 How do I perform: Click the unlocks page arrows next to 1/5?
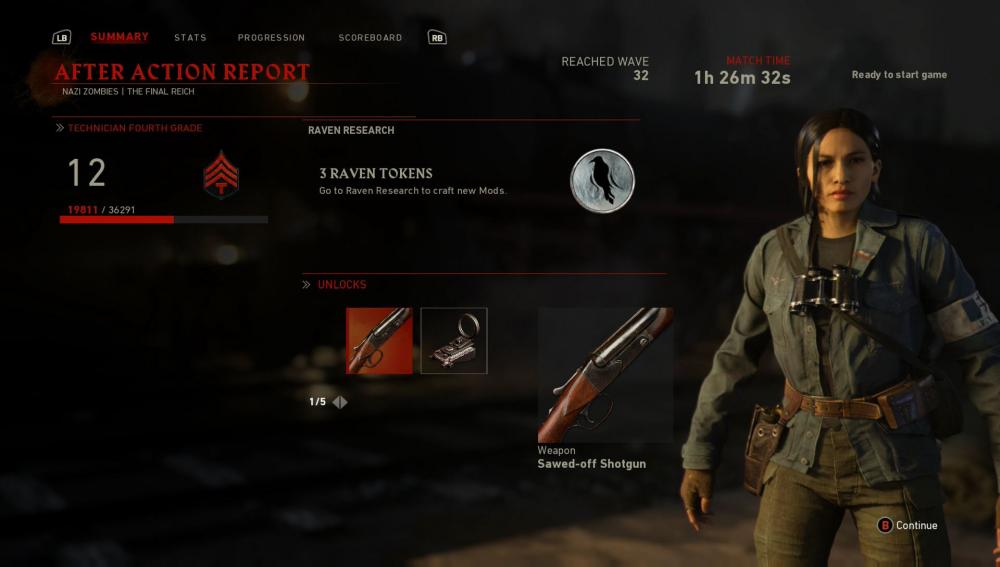(x=340, y=402)
